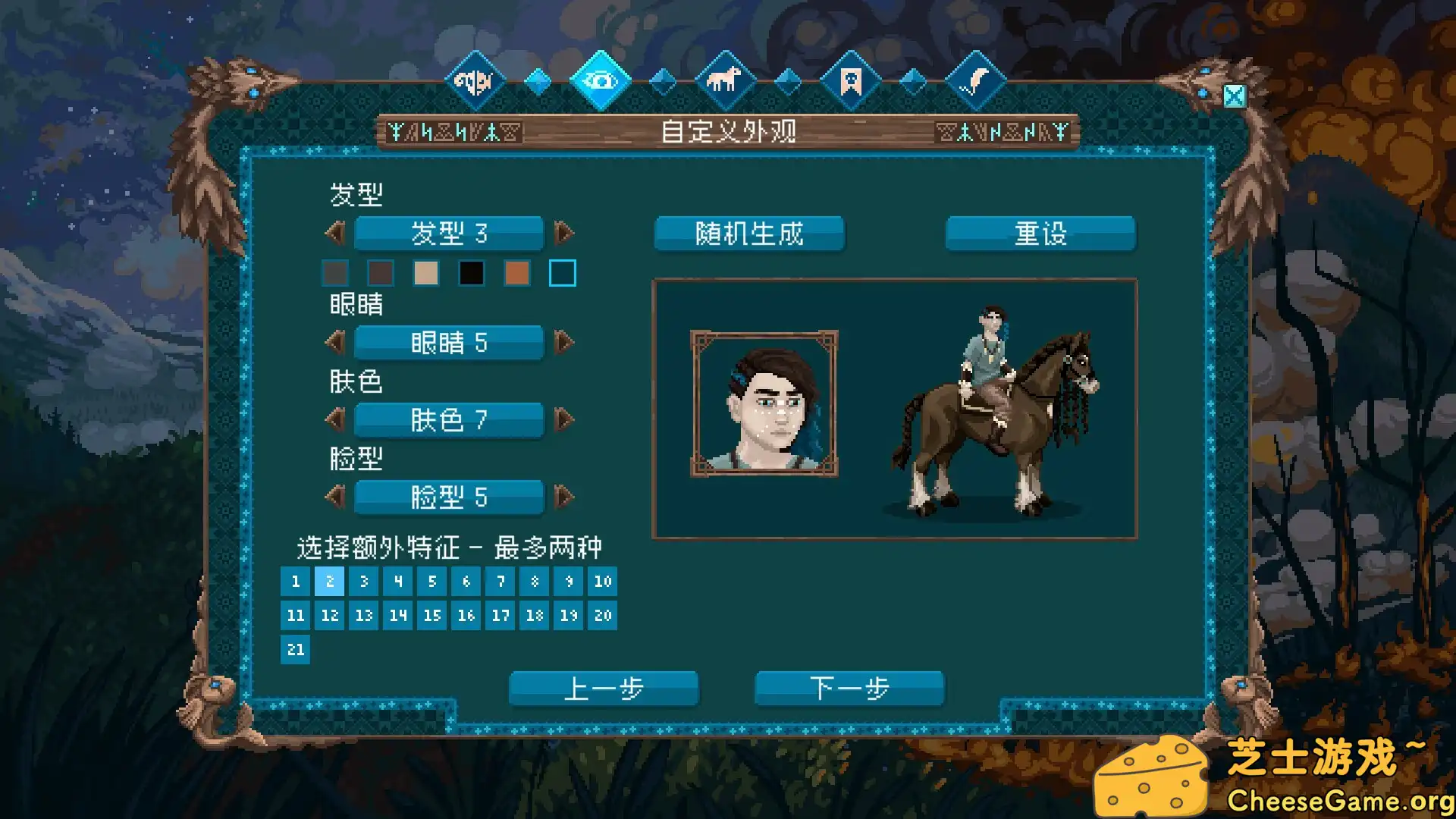
Task: Switch to the horse customization tab
Action: (x=725, y=79)
